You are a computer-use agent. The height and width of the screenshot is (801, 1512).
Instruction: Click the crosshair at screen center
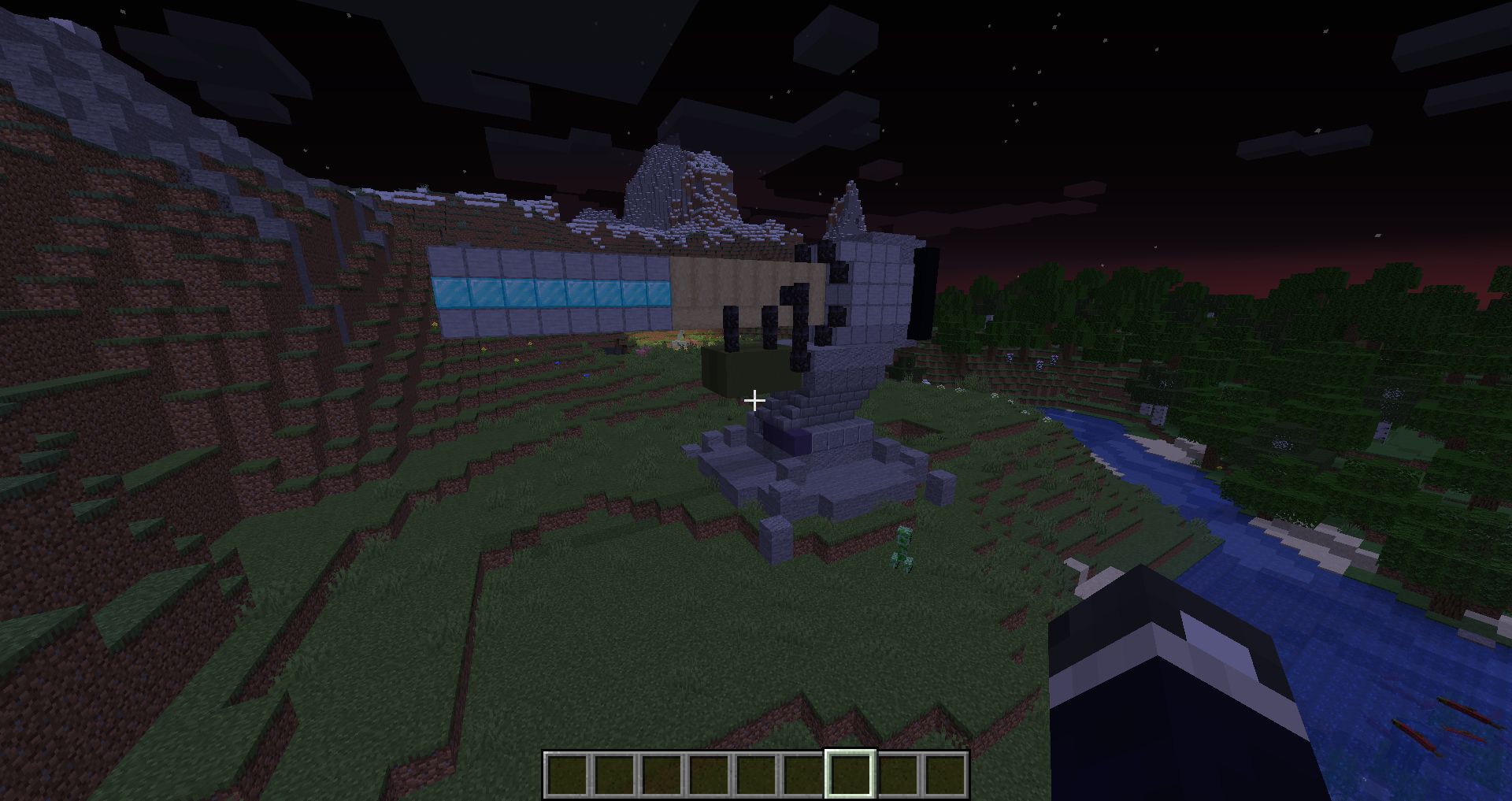pyautogui.click(x=754, y=401)
